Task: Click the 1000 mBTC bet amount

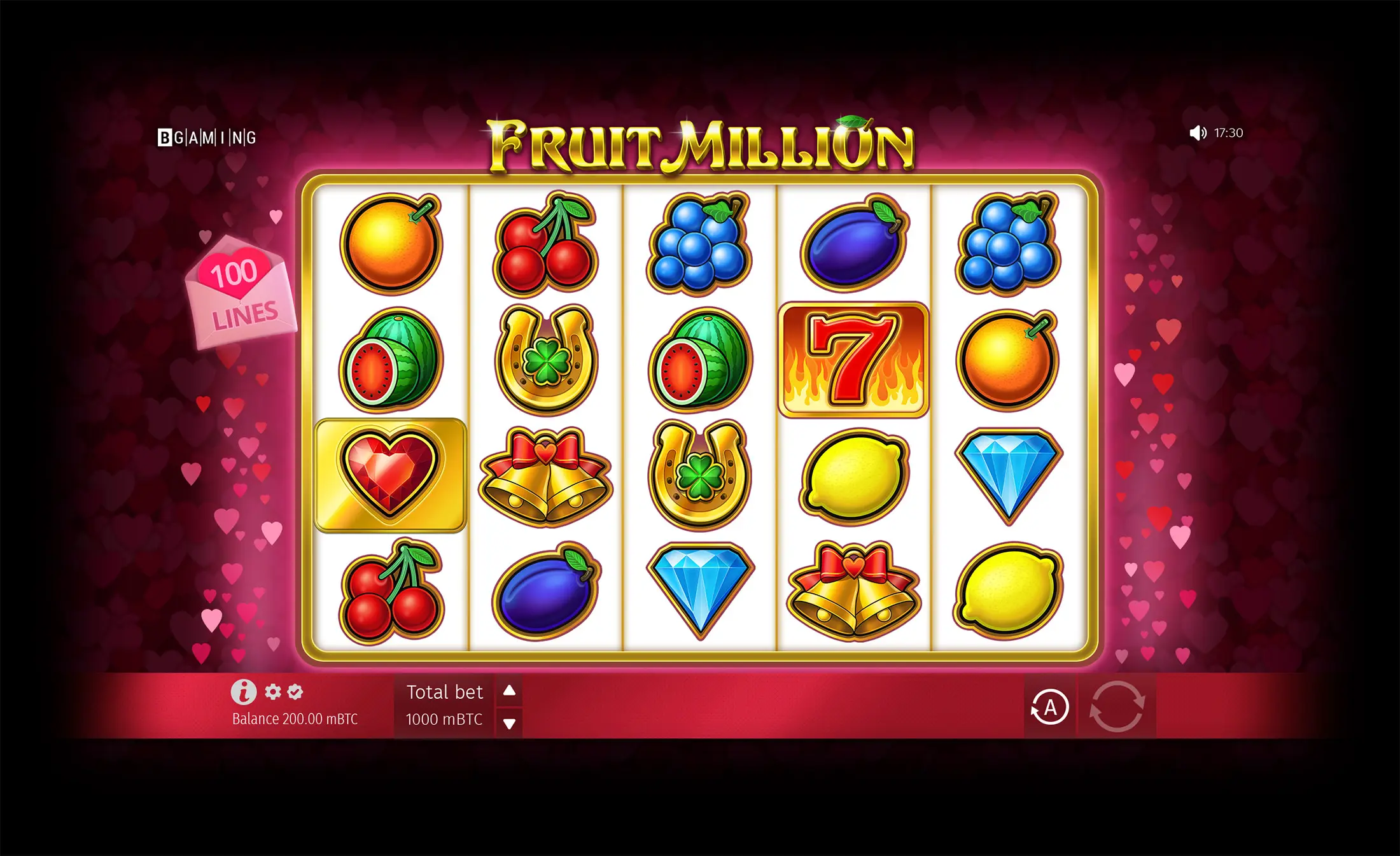Action: [445, 720]
